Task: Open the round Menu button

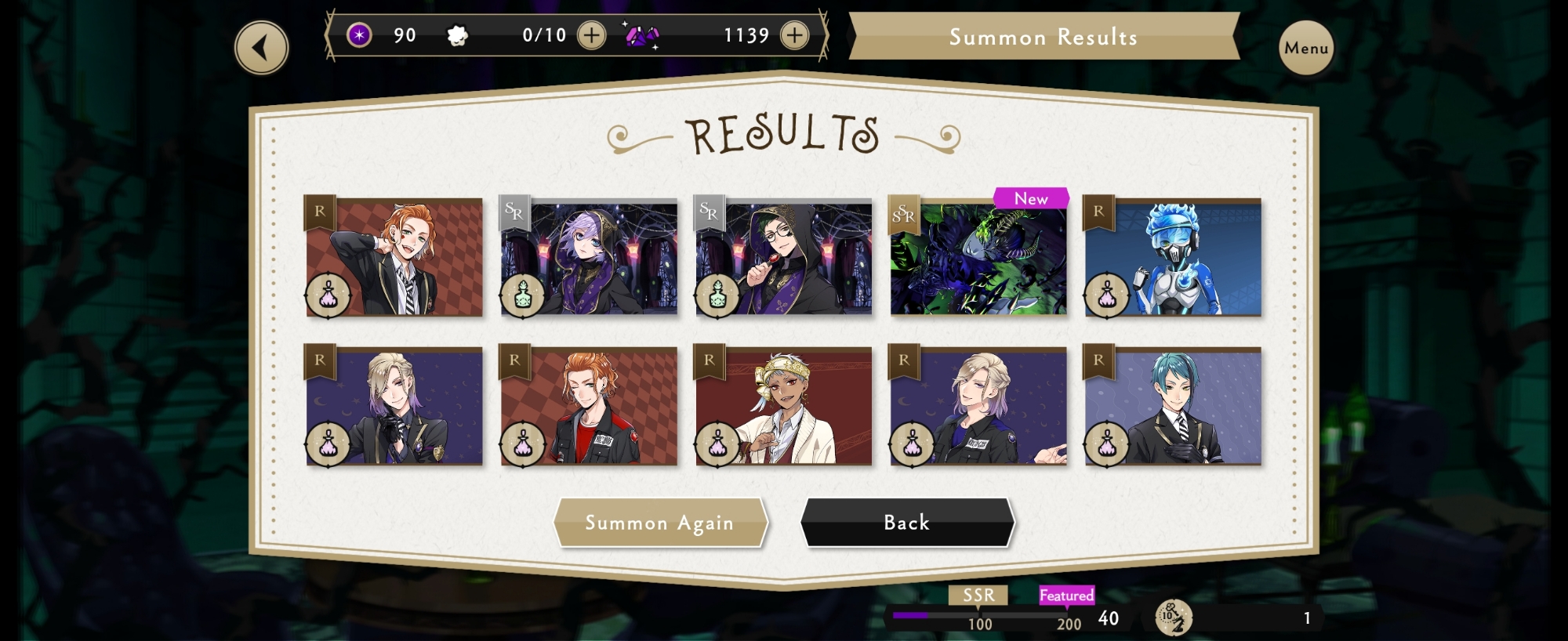Action: click(x=1306, y=48)
